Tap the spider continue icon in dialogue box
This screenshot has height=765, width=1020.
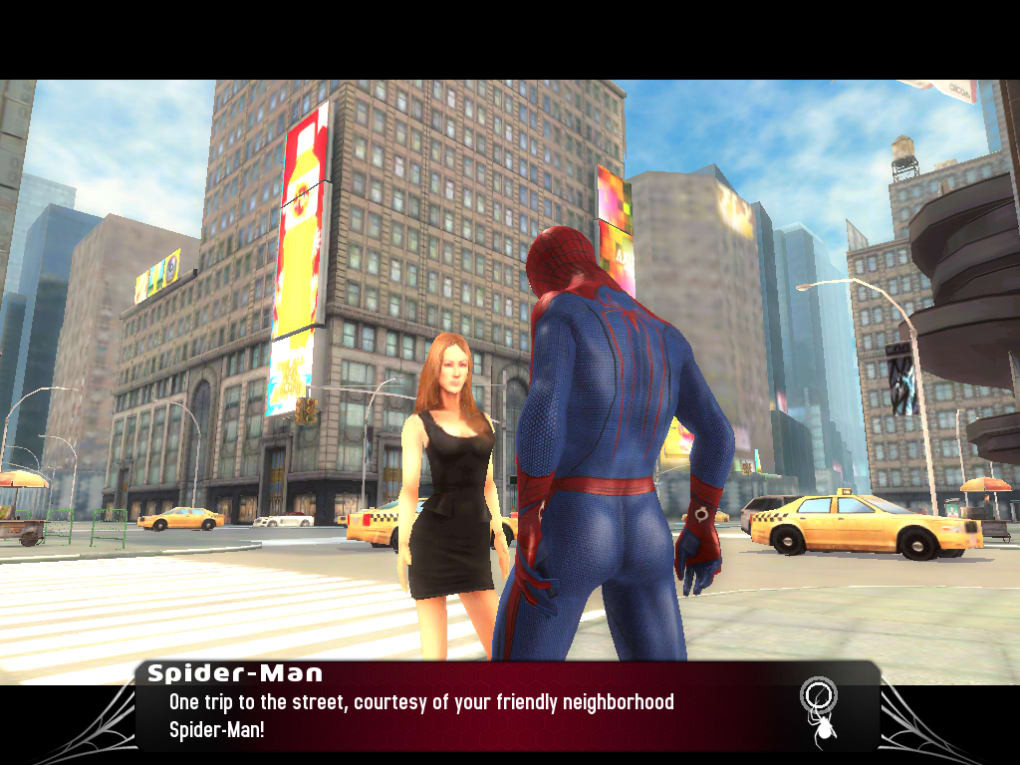[x=820, y=712]
